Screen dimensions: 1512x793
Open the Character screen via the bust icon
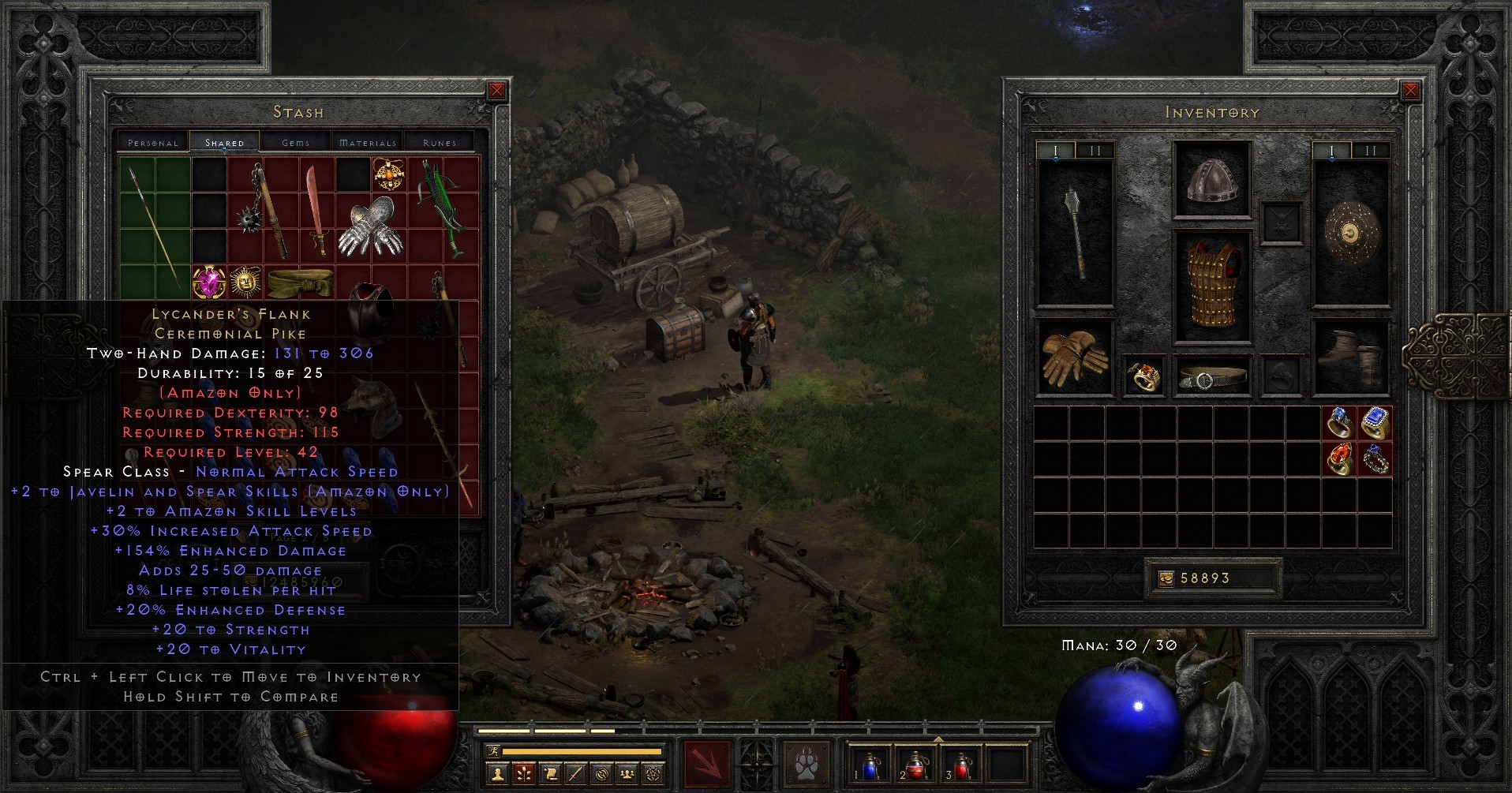[497, 774]
